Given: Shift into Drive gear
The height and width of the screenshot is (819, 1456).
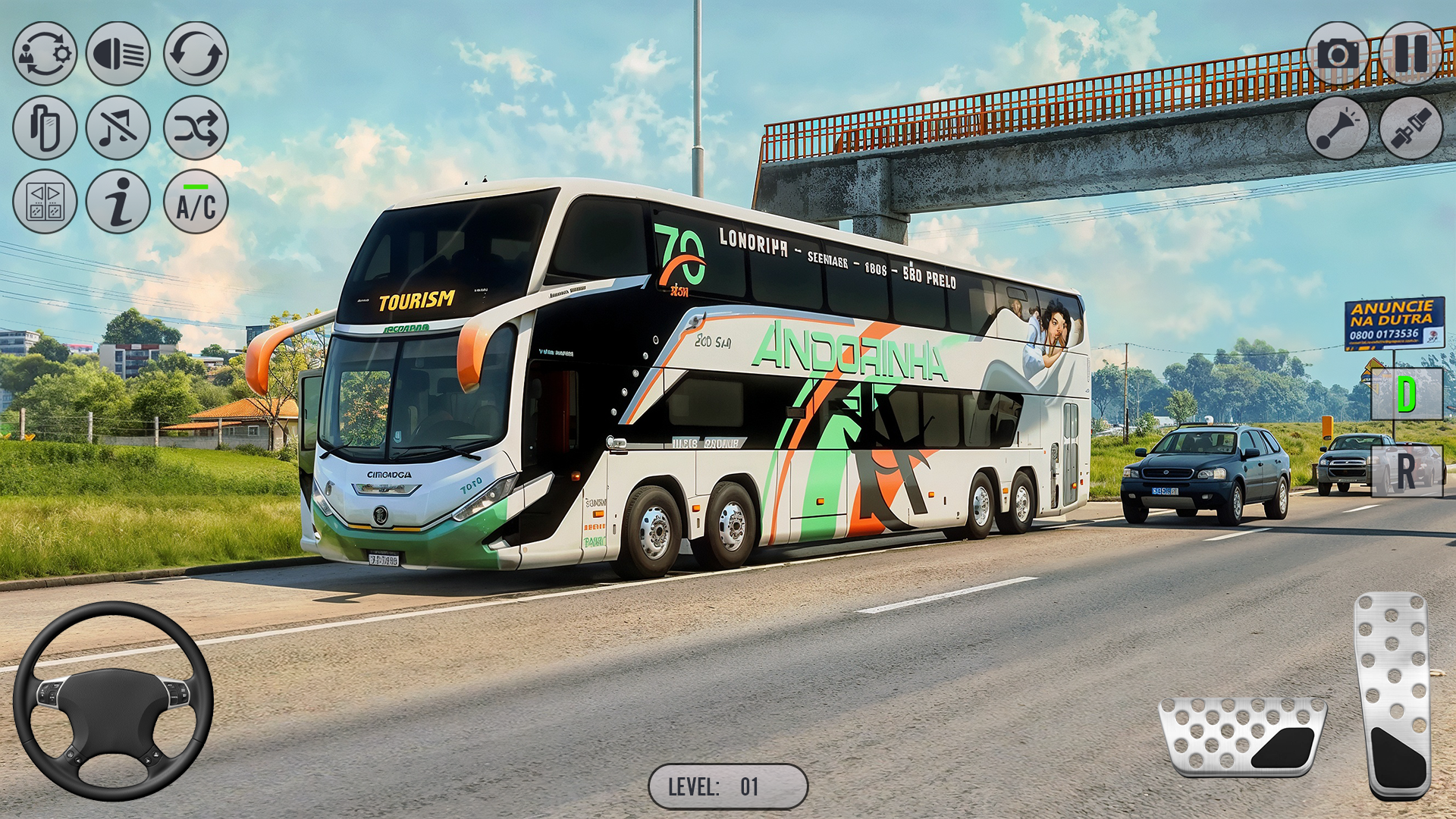Looking at the screenshot, I should tap(1407, 393).
